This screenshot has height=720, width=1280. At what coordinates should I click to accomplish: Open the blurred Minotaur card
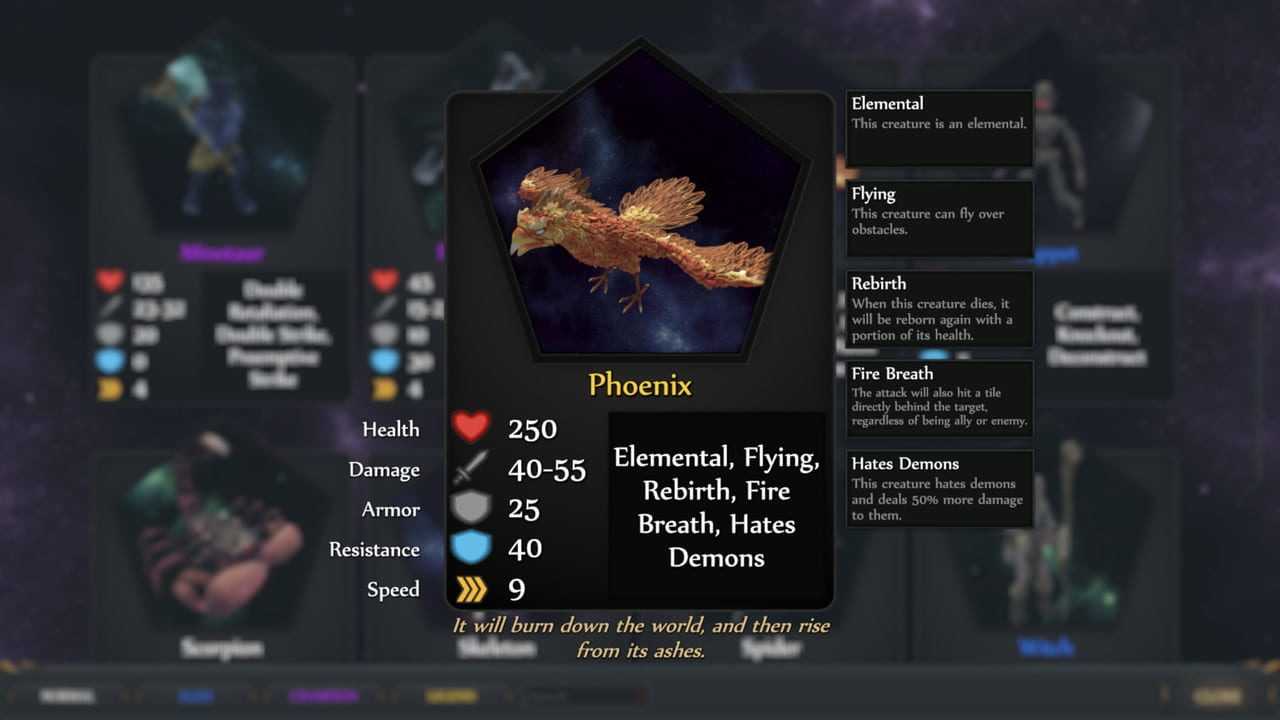point(222,150)
